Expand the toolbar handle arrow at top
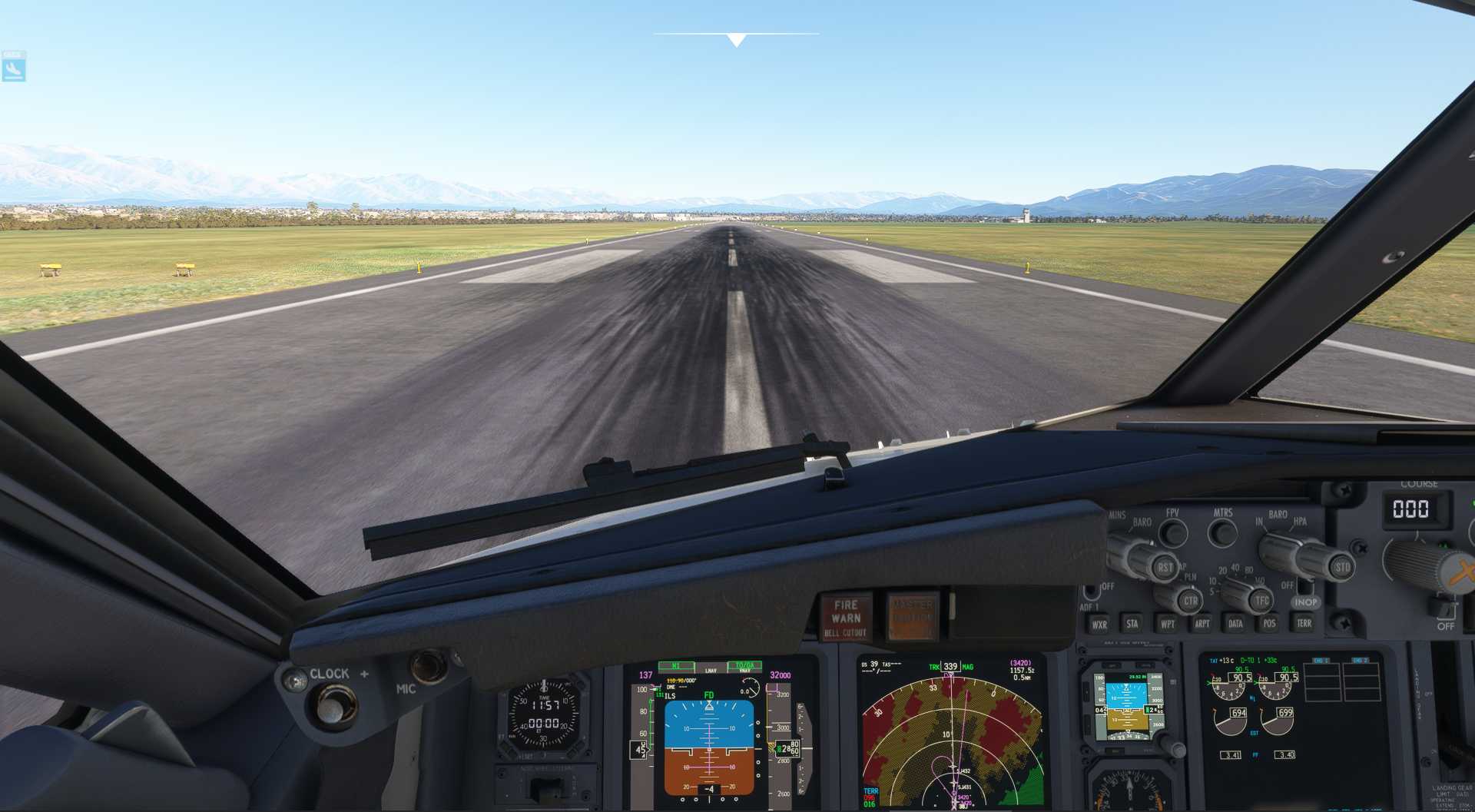 [x=736, y=40]
